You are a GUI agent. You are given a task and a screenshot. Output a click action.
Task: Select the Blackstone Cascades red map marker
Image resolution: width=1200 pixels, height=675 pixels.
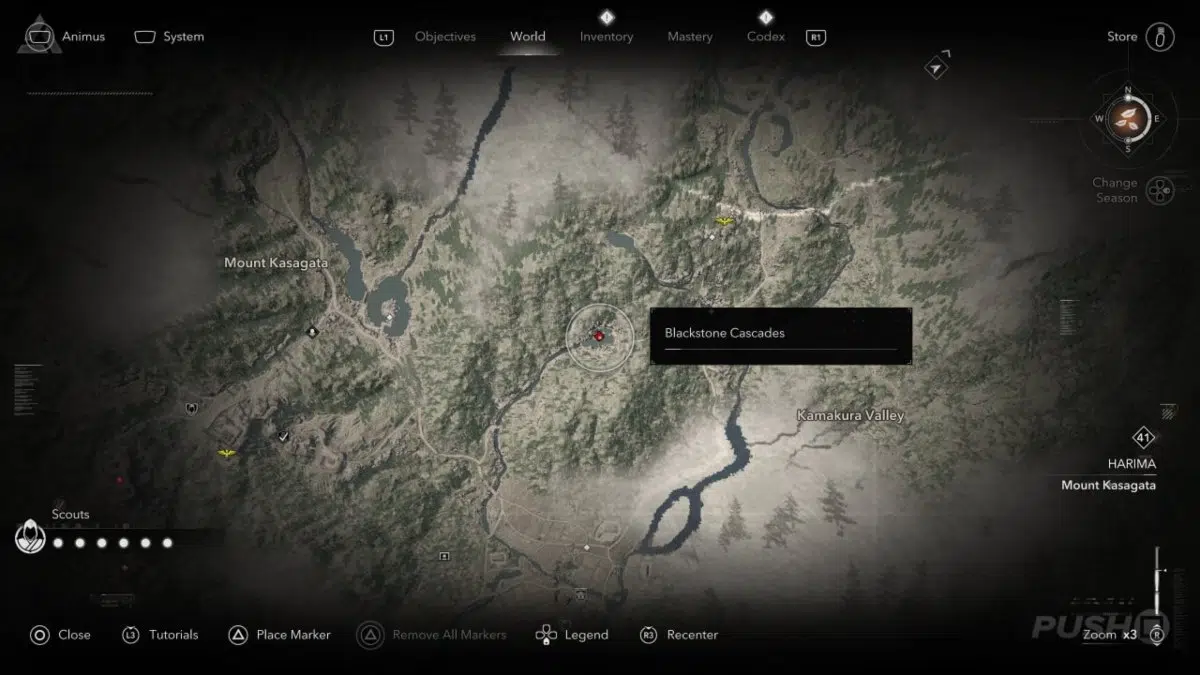coord(598,336)
